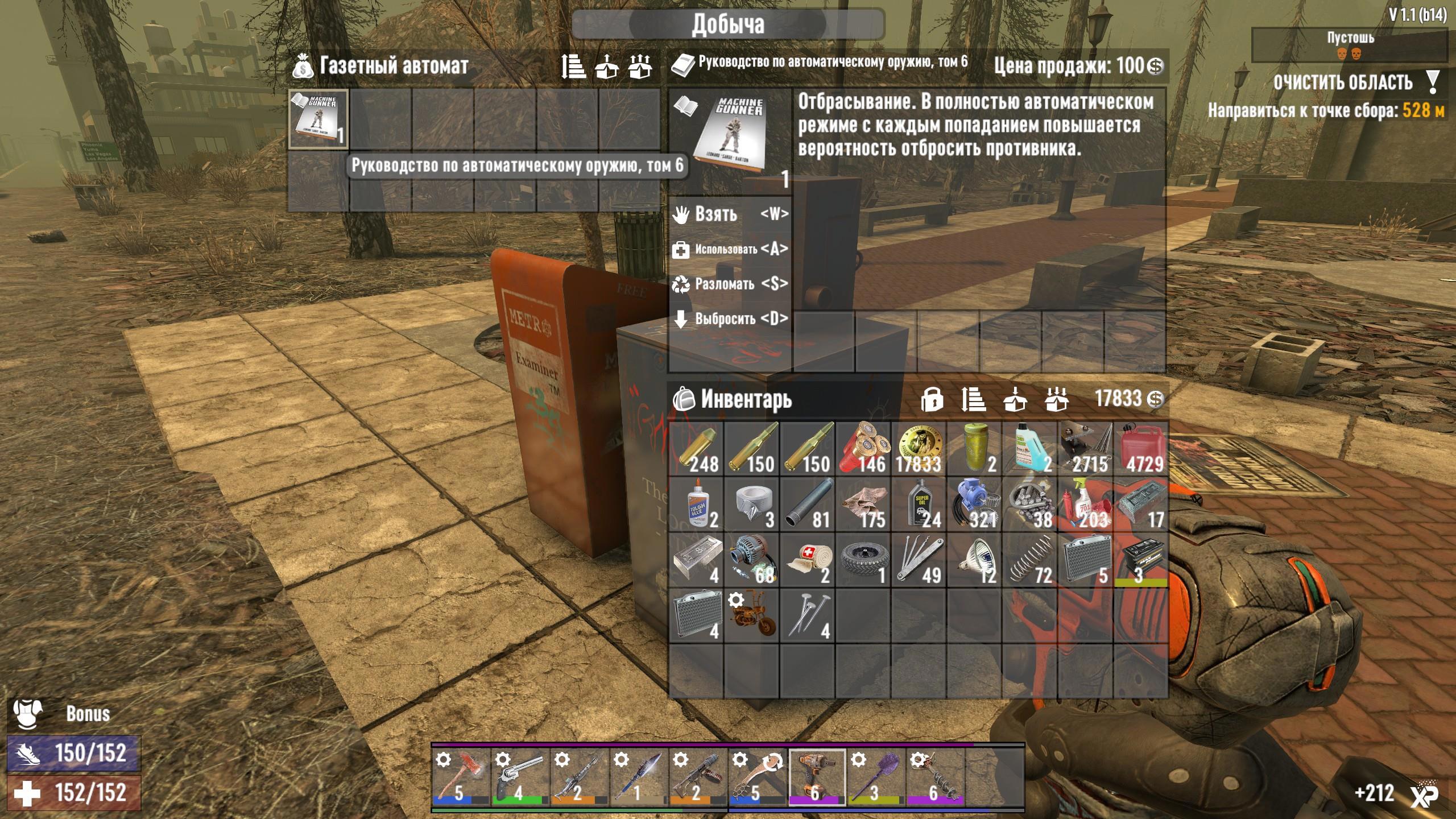
Task: Select the first aid bandage slot
Action: (808, 560)
